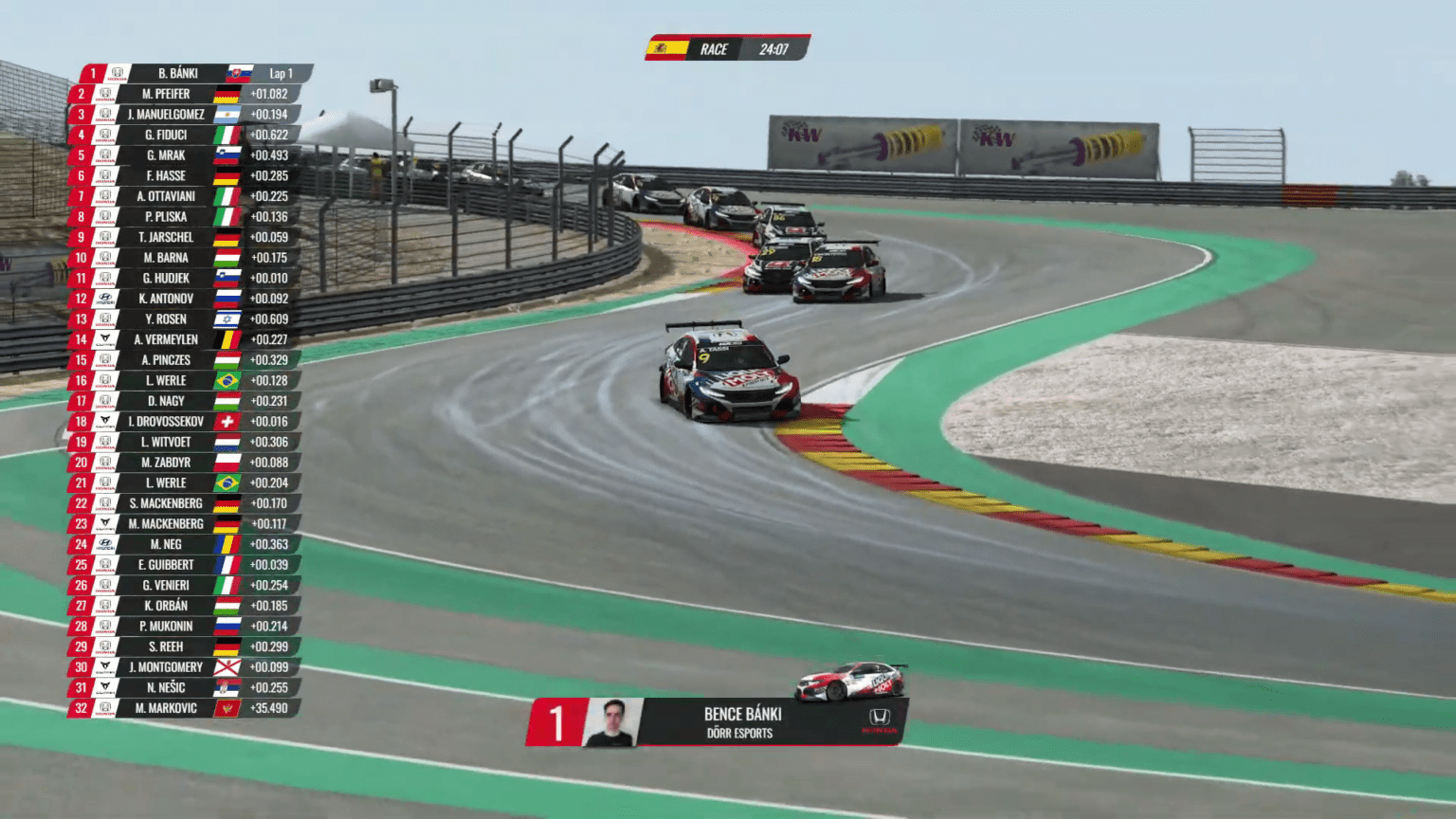Select the DÖRR ESPORTS team label

click(x=744, y=732)
